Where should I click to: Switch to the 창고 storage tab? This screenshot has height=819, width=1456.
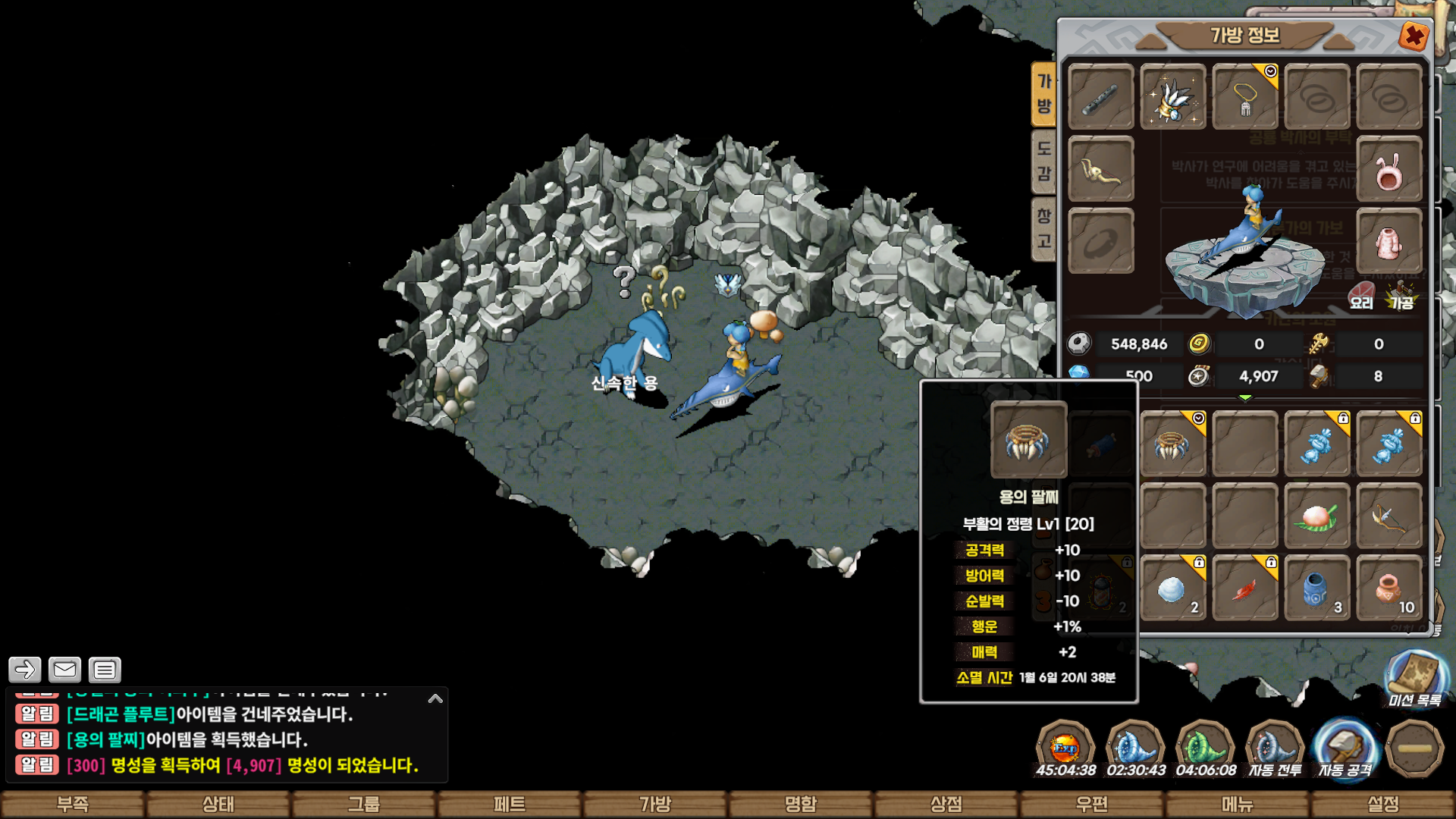[x=1044, y=228]
